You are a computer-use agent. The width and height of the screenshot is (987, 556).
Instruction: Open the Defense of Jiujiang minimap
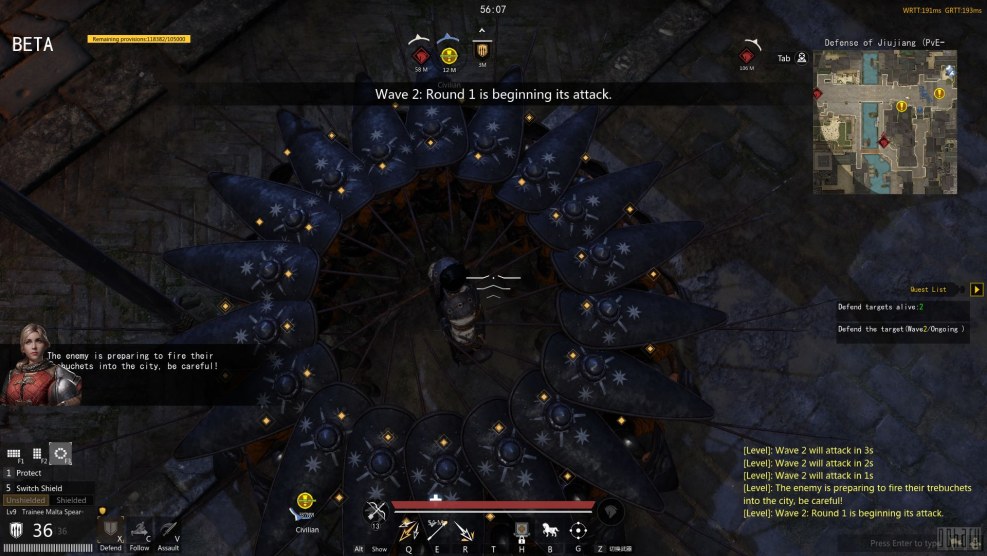pyautogui.click(x=886, y=122)
